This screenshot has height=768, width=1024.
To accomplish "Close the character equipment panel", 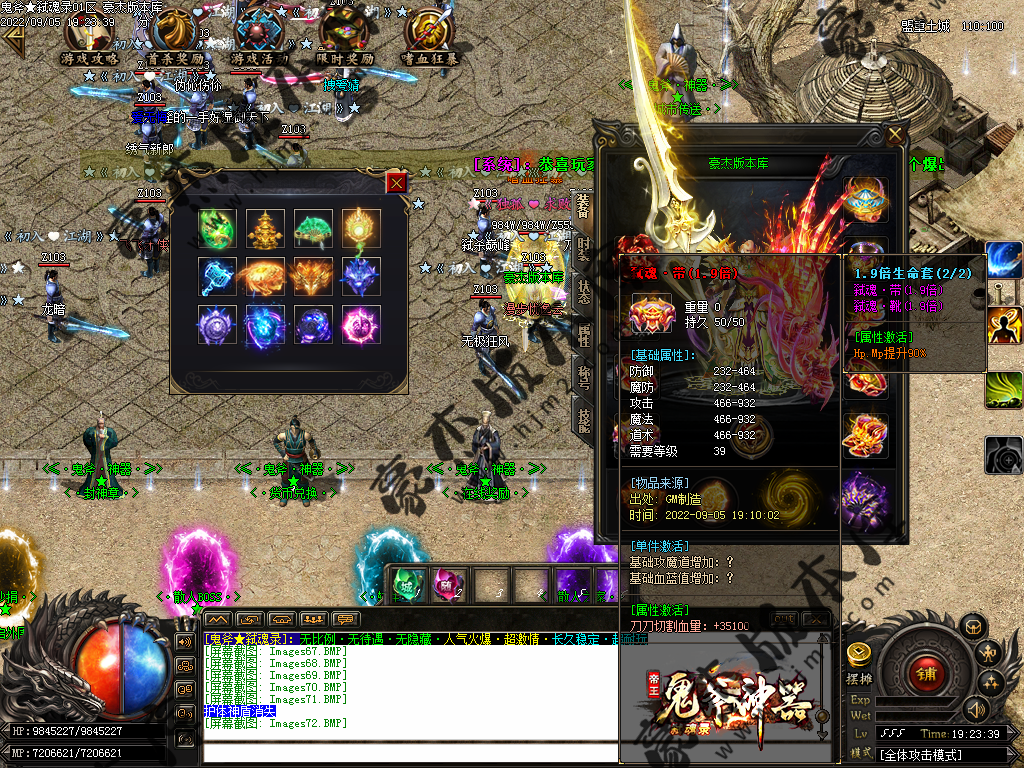I will (894, 134).
